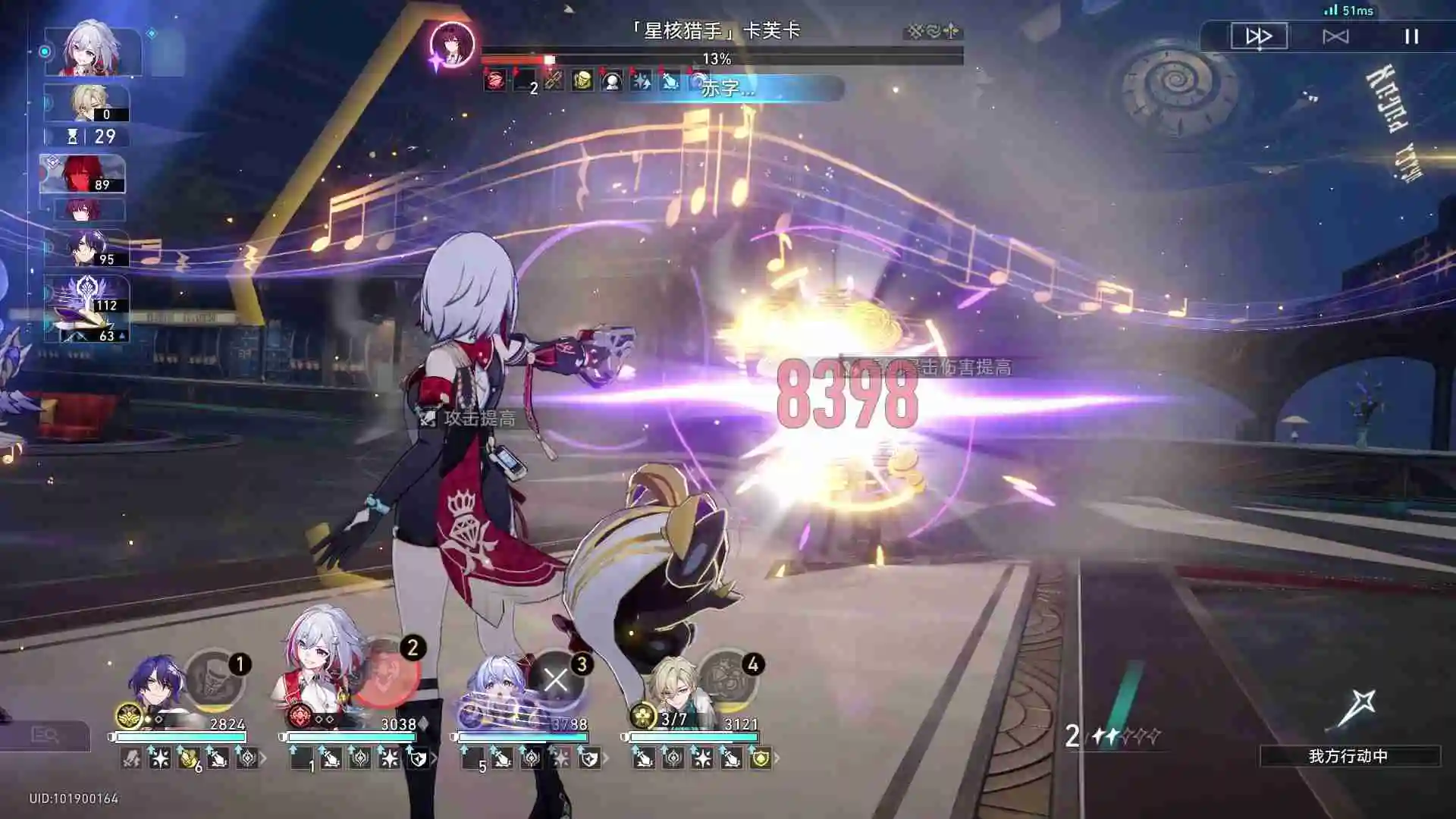Click the purple-haired turn-order portrait marked 95
This screenshot has width=1456, height=819.
pyautogui.click(x=89, y=248)
